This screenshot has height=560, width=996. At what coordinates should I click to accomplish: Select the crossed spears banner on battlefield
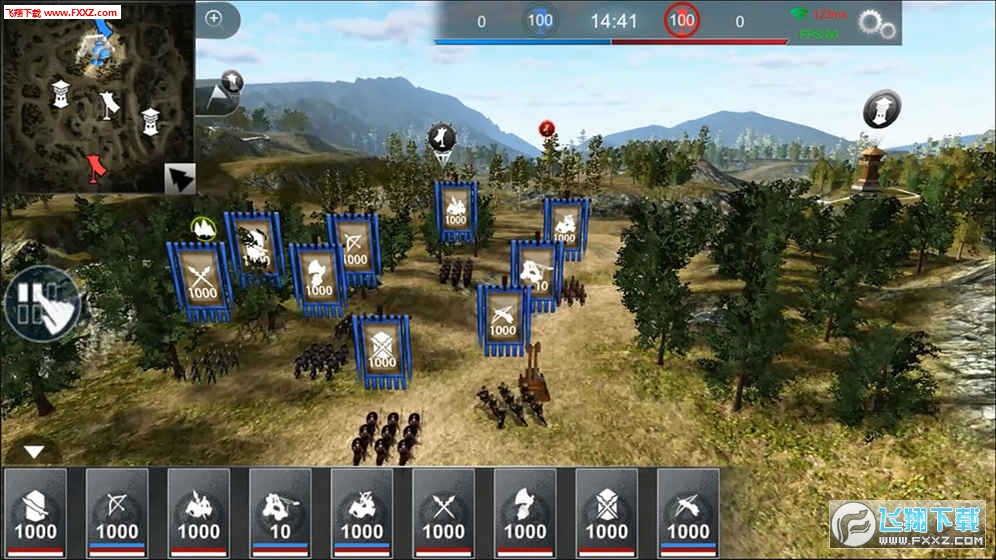coord(199,279)
